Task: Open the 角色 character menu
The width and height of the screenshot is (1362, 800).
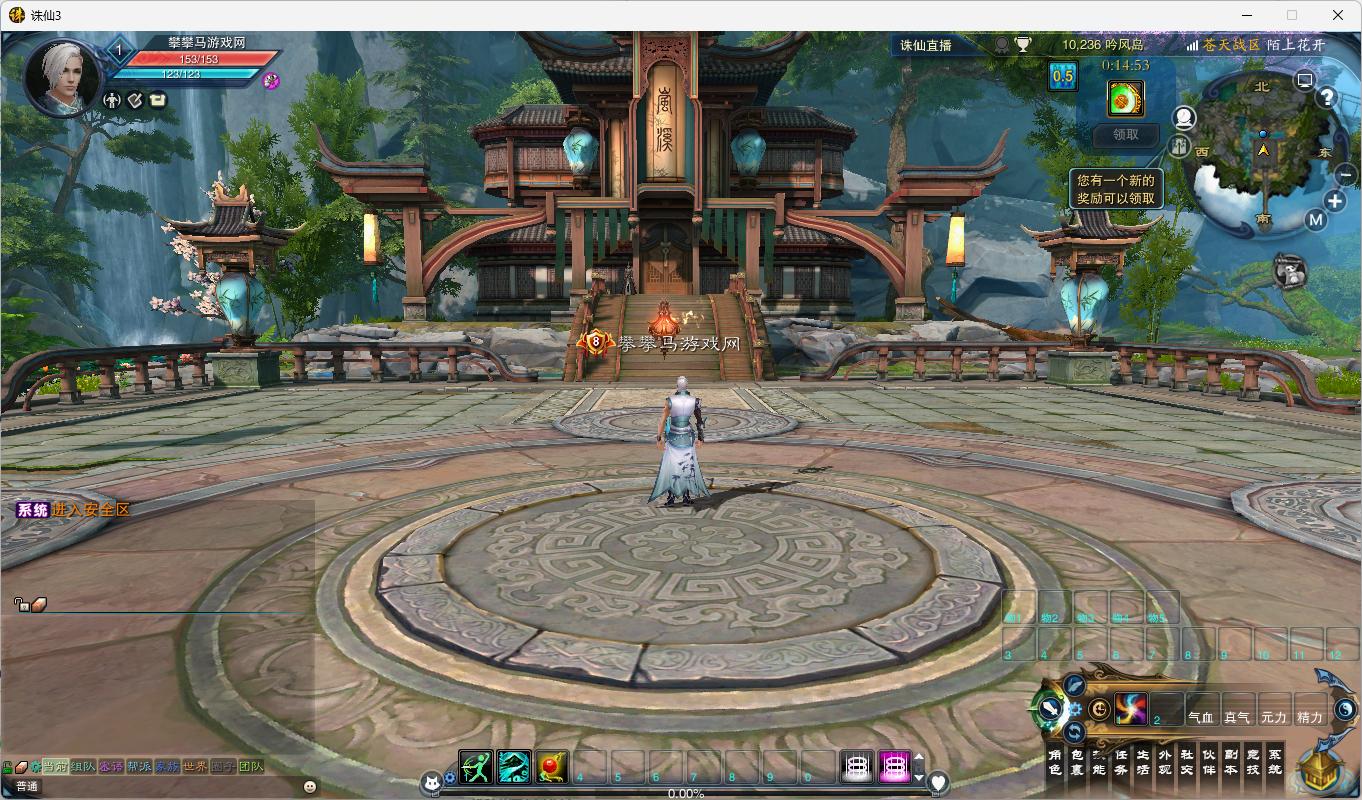Action: click(1054, 762)
